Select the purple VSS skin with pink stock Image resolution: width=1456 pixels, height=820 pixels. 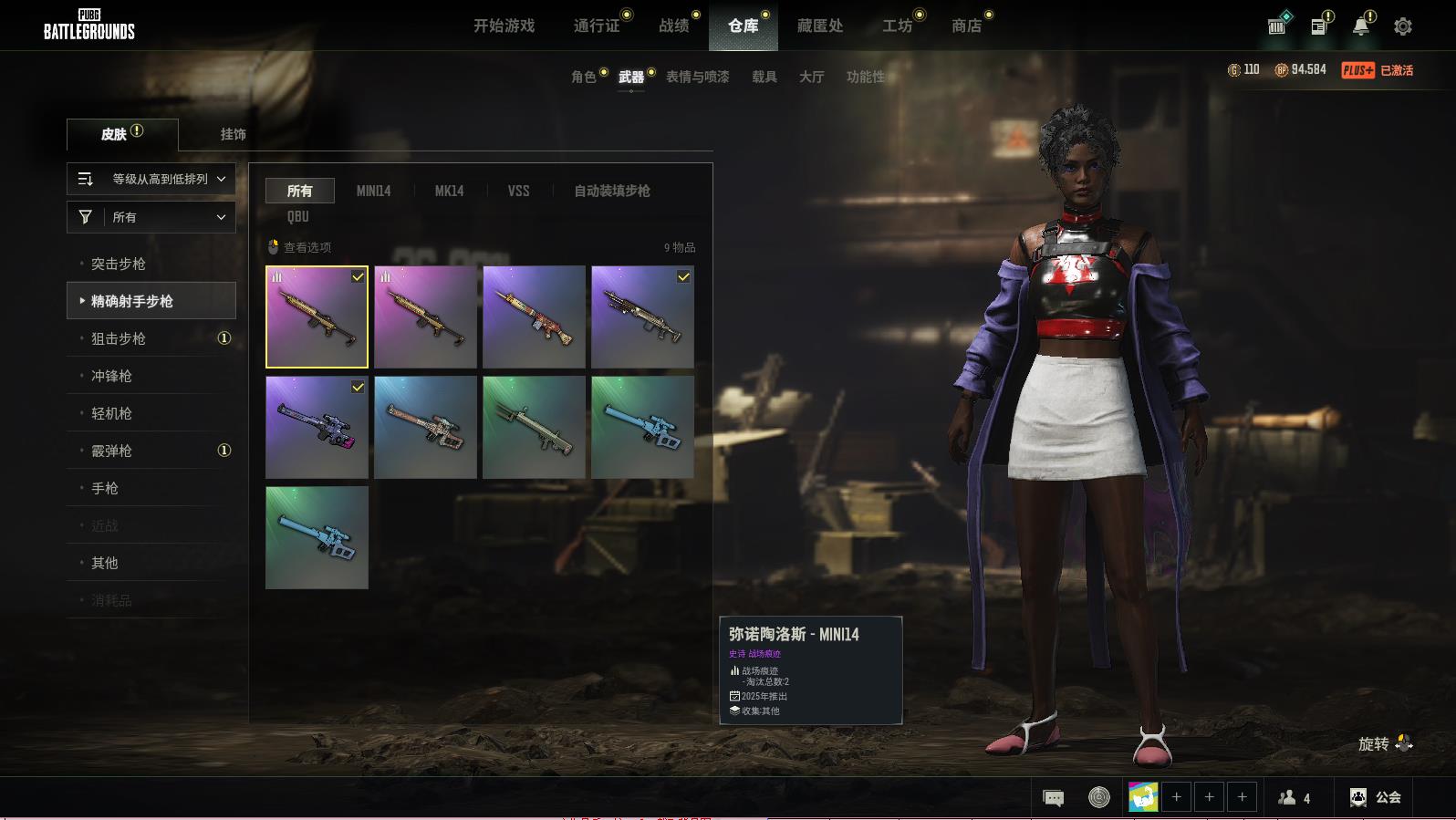(x=317, y=427)
